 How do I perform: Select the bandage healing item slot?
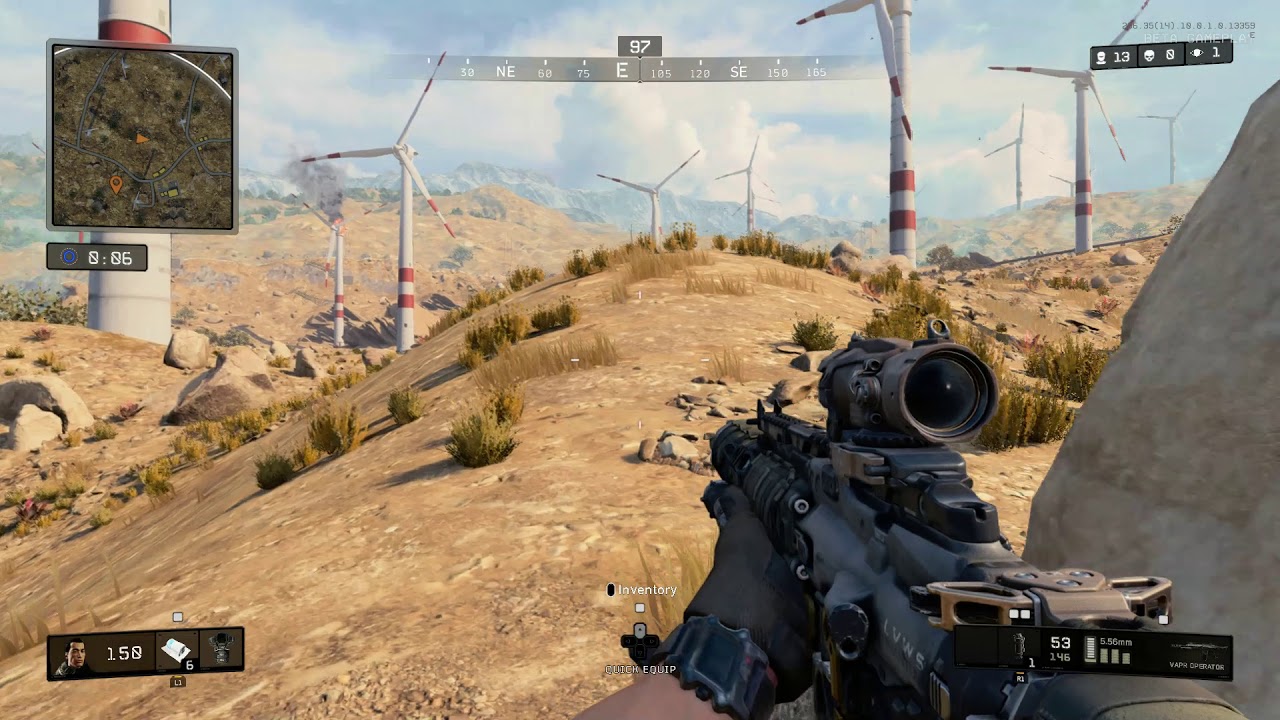click(177, 652)
